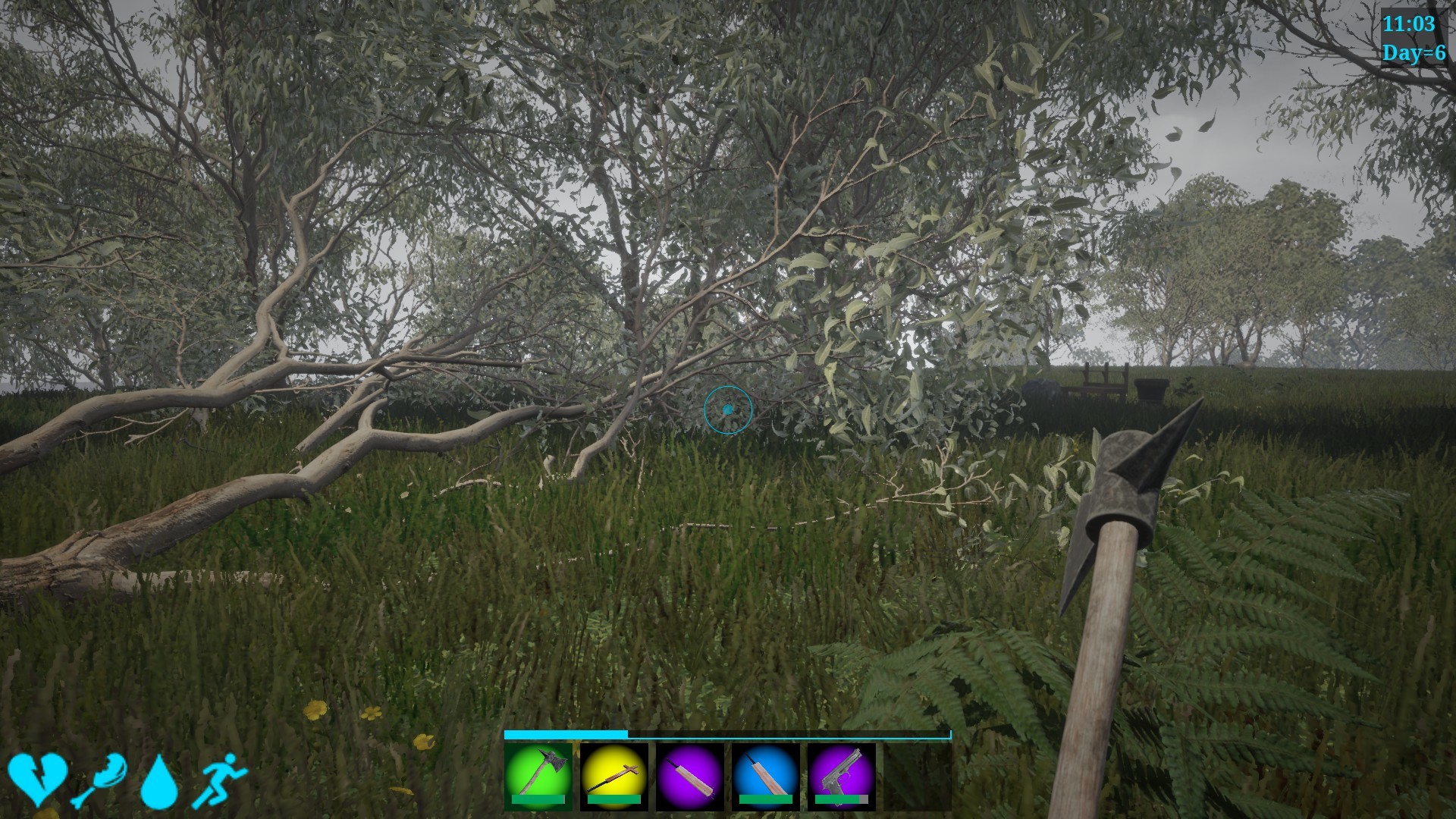Click the thick cyan stamina bar above the hotbar

coord(565,735)
